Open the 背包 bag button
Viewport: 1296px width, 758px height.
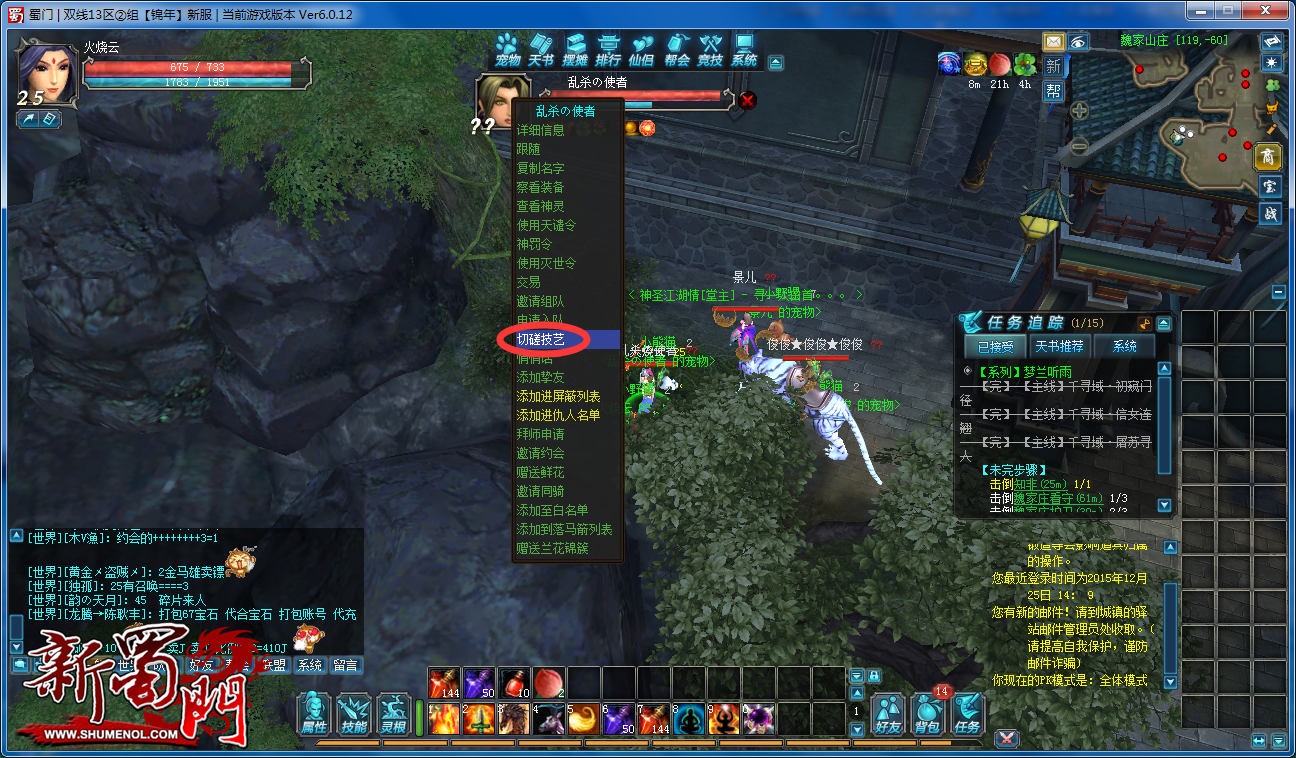tap(928, 714)
